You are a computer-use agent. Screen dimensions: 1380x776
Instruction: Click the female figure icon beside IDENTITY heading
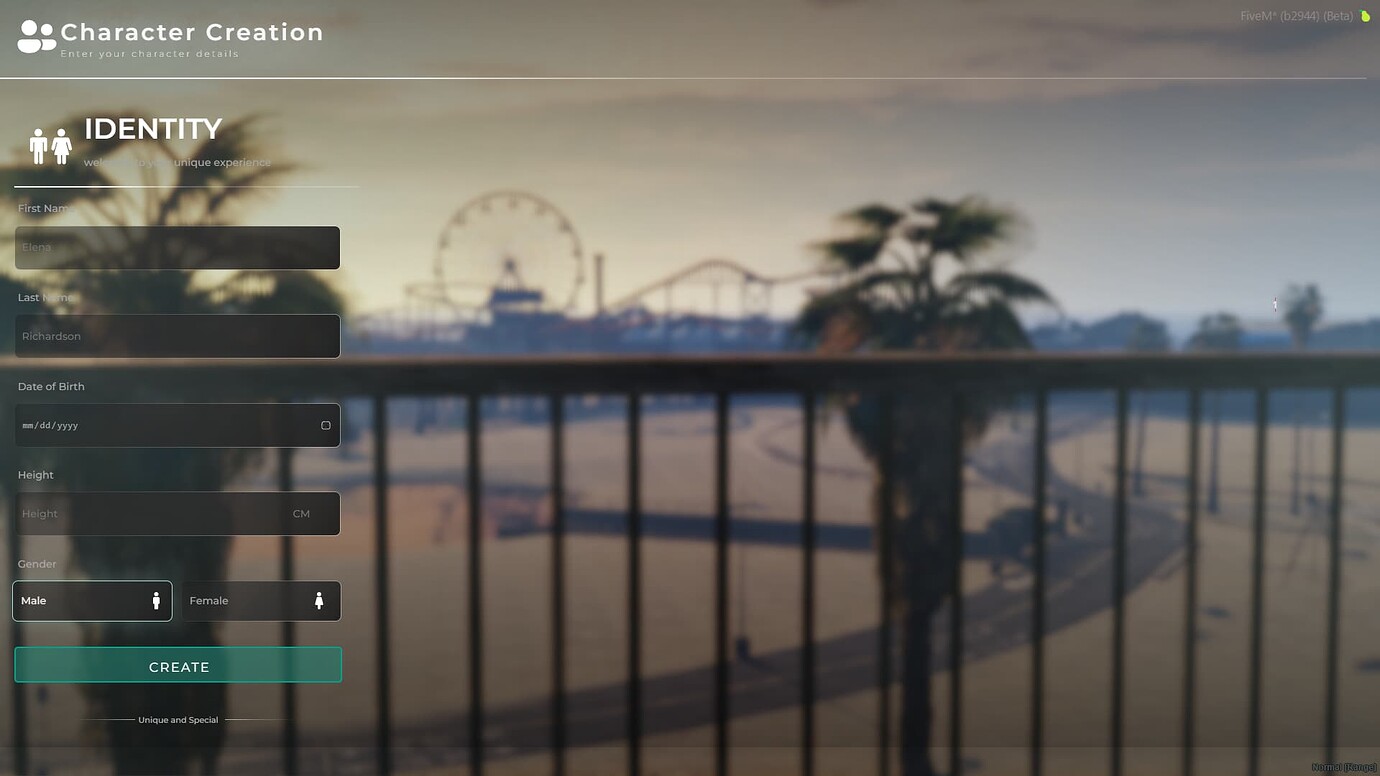pyautogui.click(x=61, y=144)
